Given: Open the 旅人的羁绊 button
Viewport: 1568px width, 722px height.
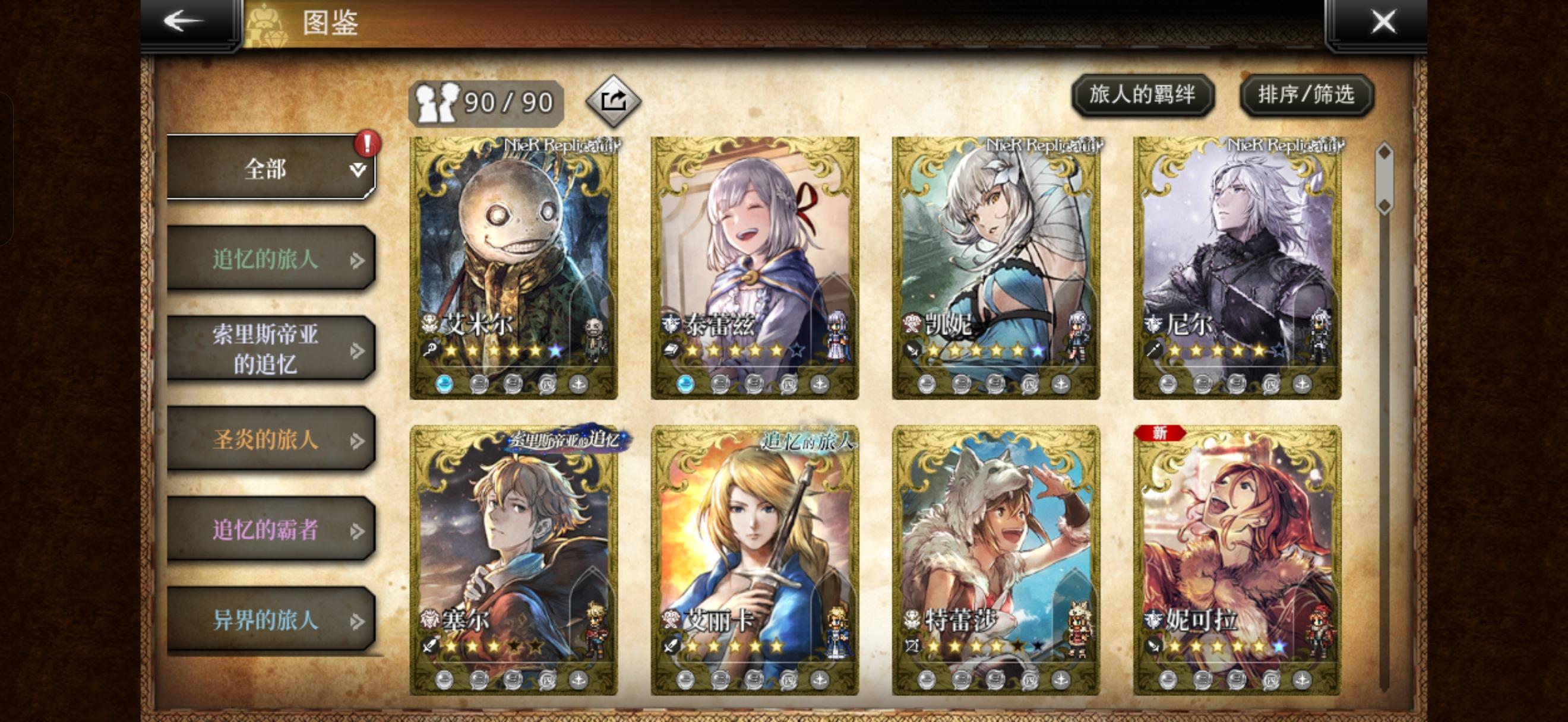Looking at the screenshot, I should (x=1143, y=96).
